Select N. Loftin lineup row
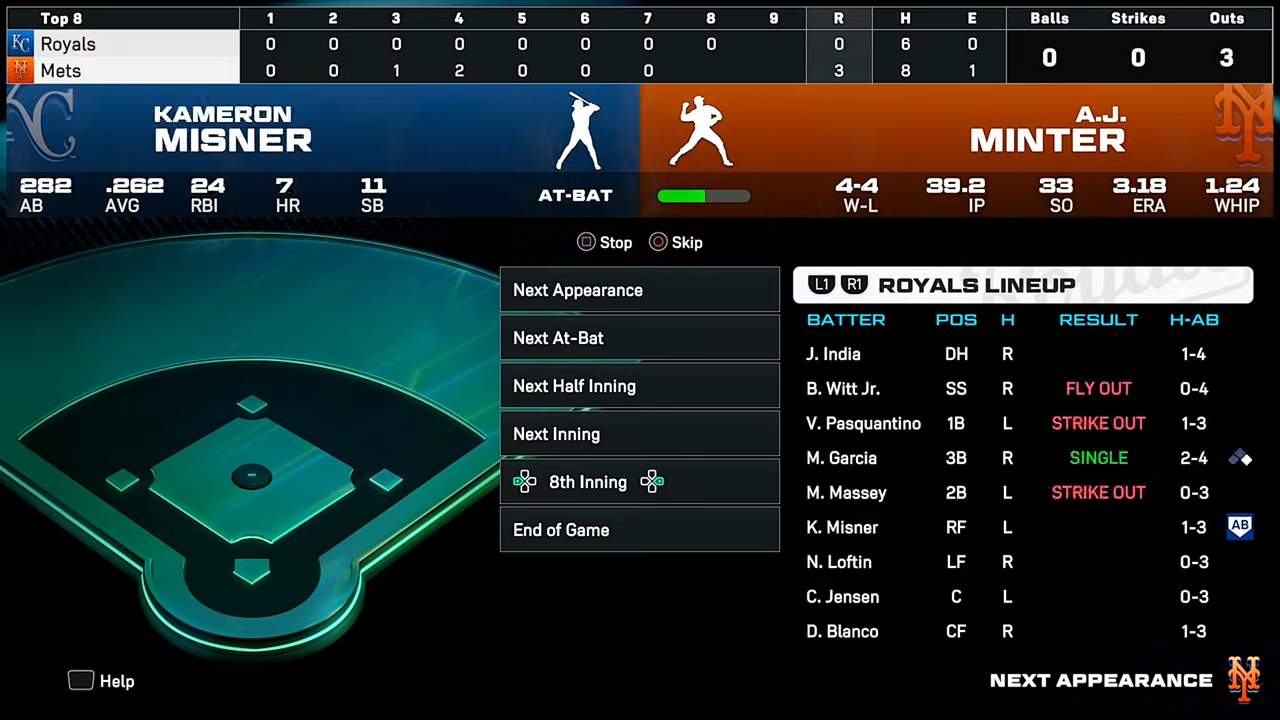The image size is (1280, 720). tap(839, 562)
